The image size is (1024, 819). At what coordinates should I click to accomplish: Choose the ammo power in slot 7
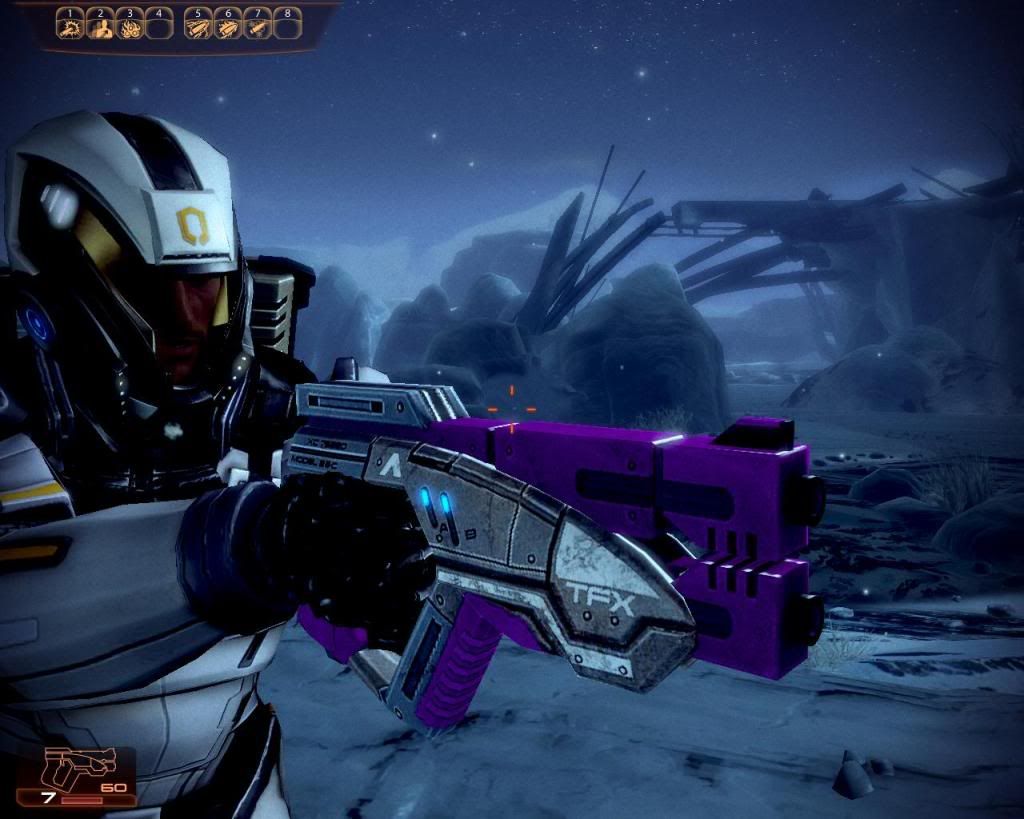point(258,28)
